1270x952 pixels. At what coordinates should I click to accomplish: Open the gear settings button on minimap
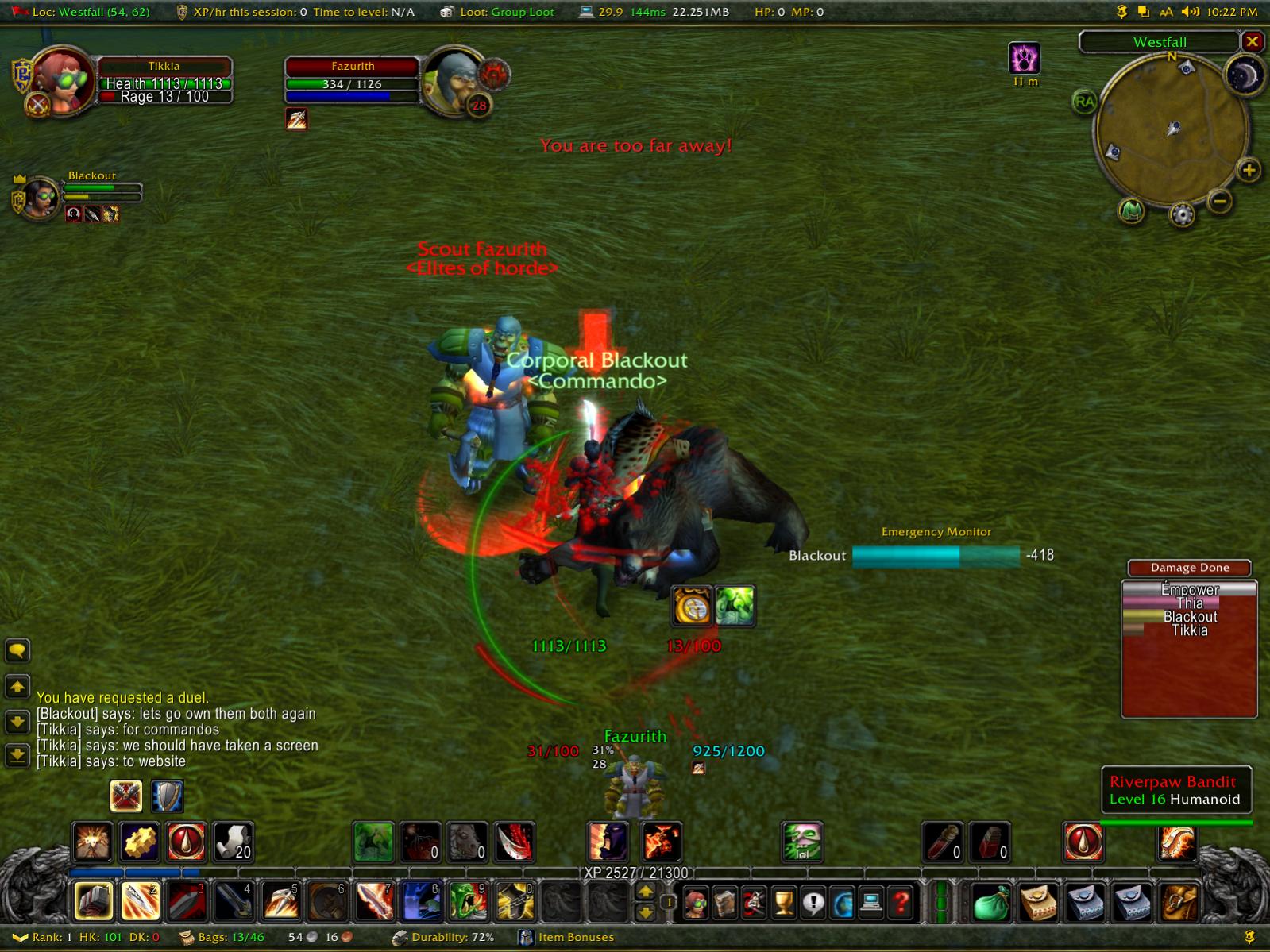(1182, 214)
